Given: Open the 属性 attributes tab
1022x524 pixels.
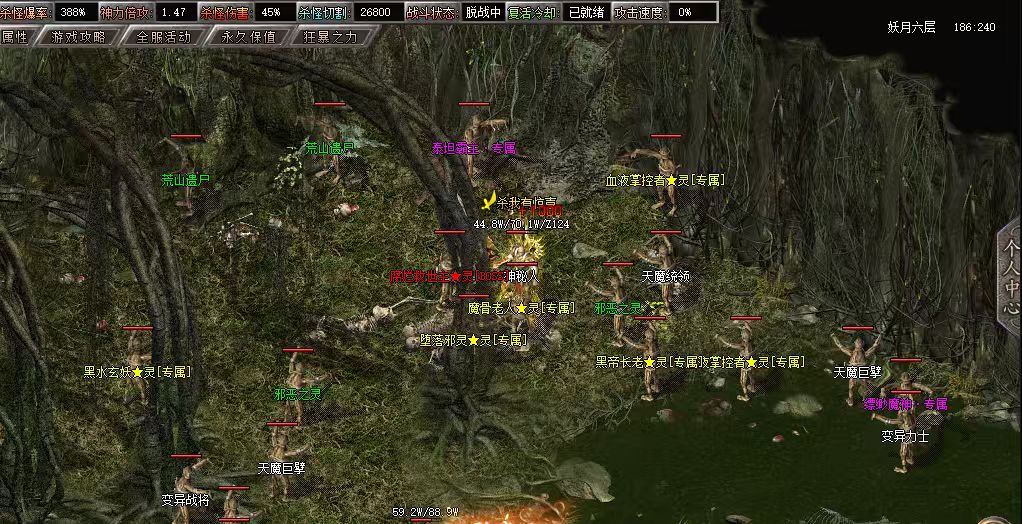Looking at the screenshot, I should point(15,36).
